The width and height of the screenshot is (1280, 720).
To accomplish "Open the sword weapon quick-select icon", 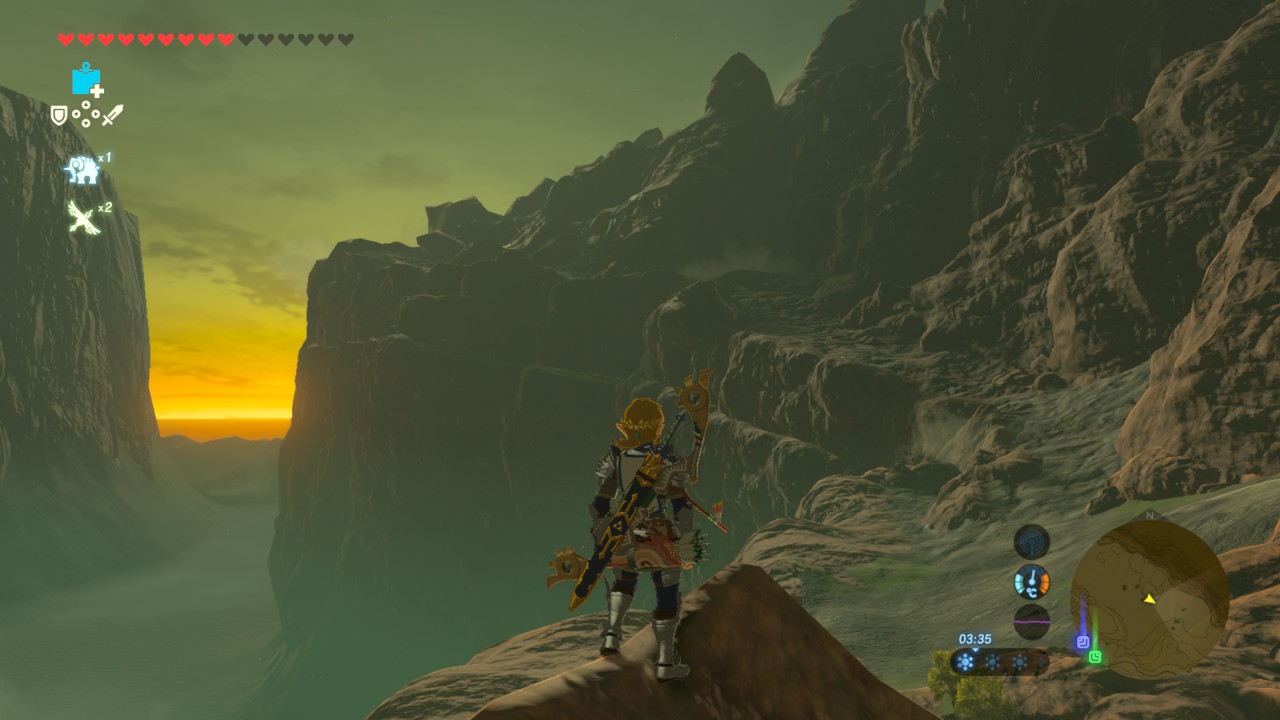I will point(112,115).
